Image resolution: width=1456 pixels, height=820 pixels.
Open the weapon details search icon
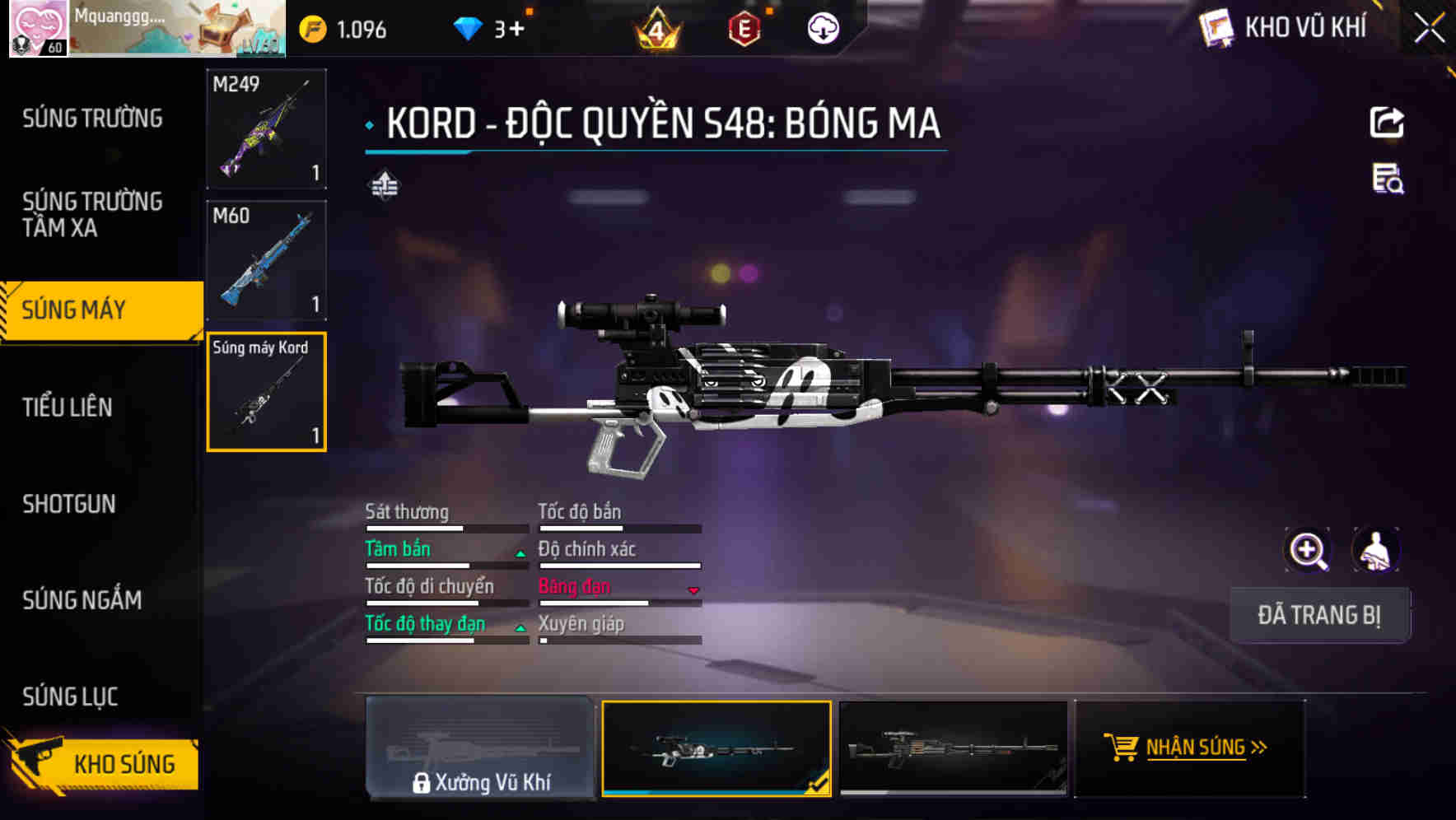pyautogui.click(x=1388, y=179)
